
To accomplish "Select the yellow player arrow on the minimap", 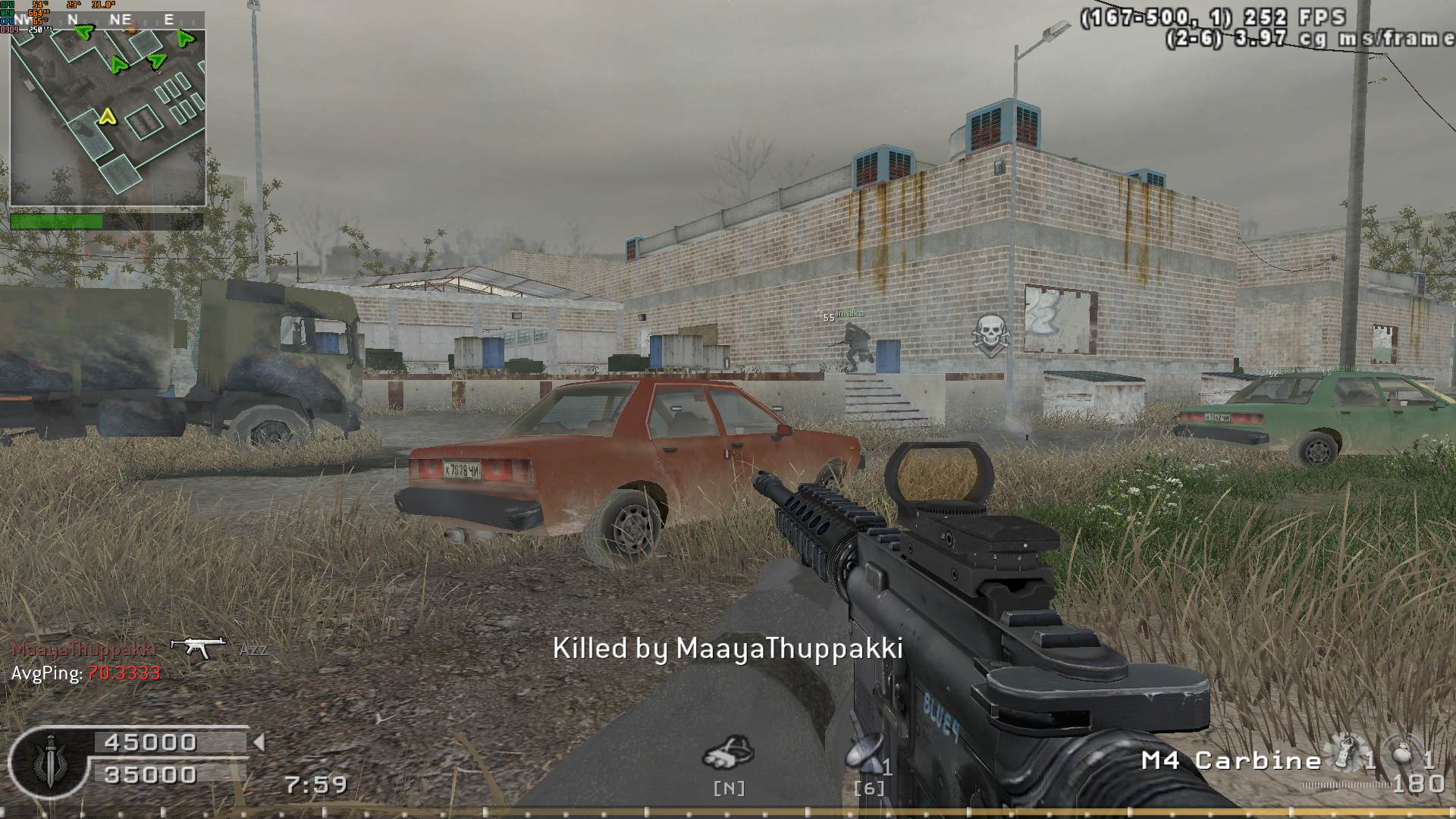I will 108,117.
